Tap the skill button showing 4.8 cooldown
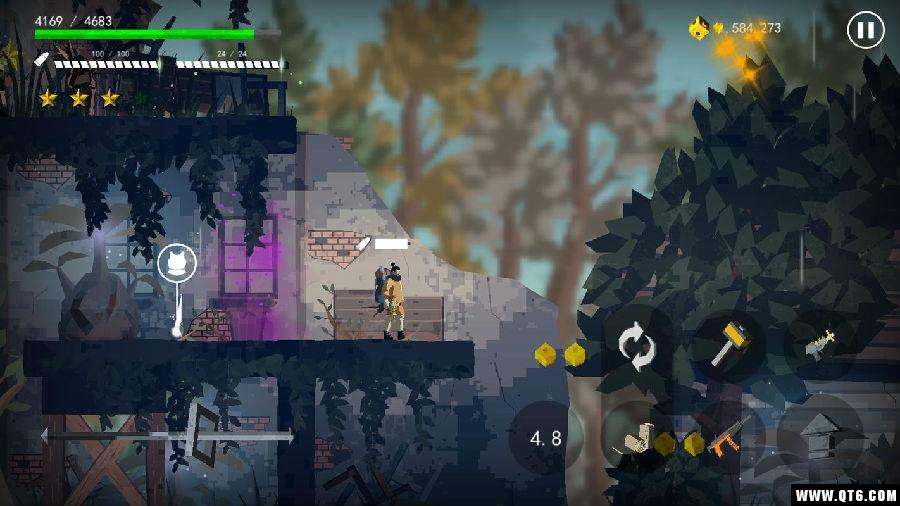The width and height of the screenshot is (900, 506). point(546,437)
